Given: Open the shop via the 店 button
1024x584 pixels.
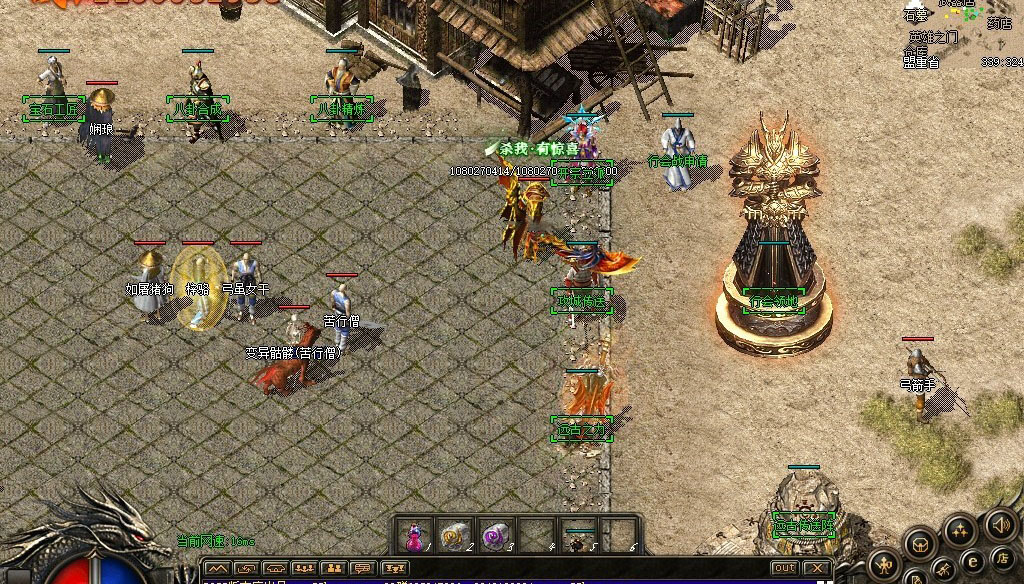Looking at the screenshot, I should [1003, 556].
